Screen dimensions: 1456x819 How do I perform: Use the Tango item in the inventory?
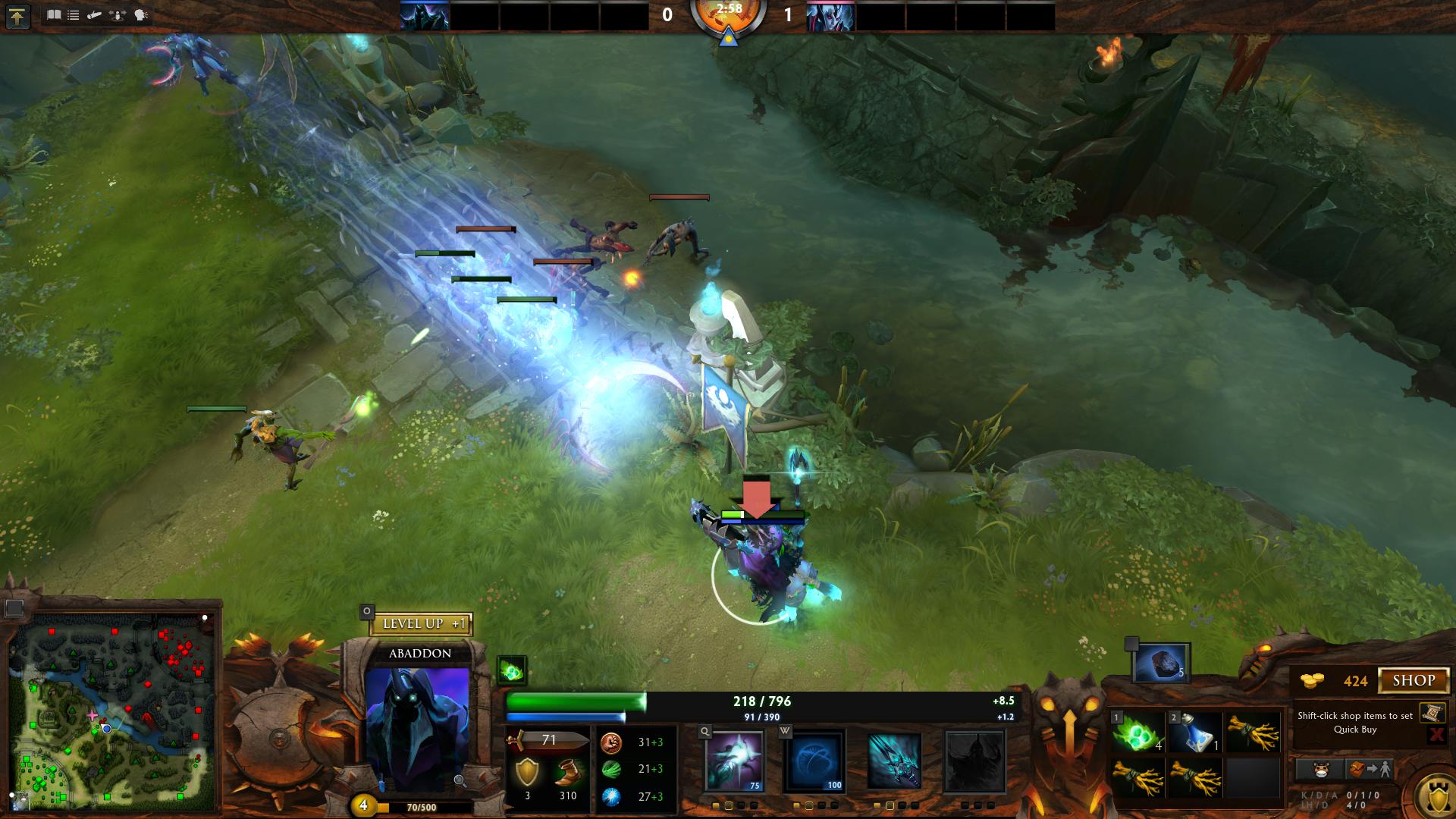coord(1138,733)
